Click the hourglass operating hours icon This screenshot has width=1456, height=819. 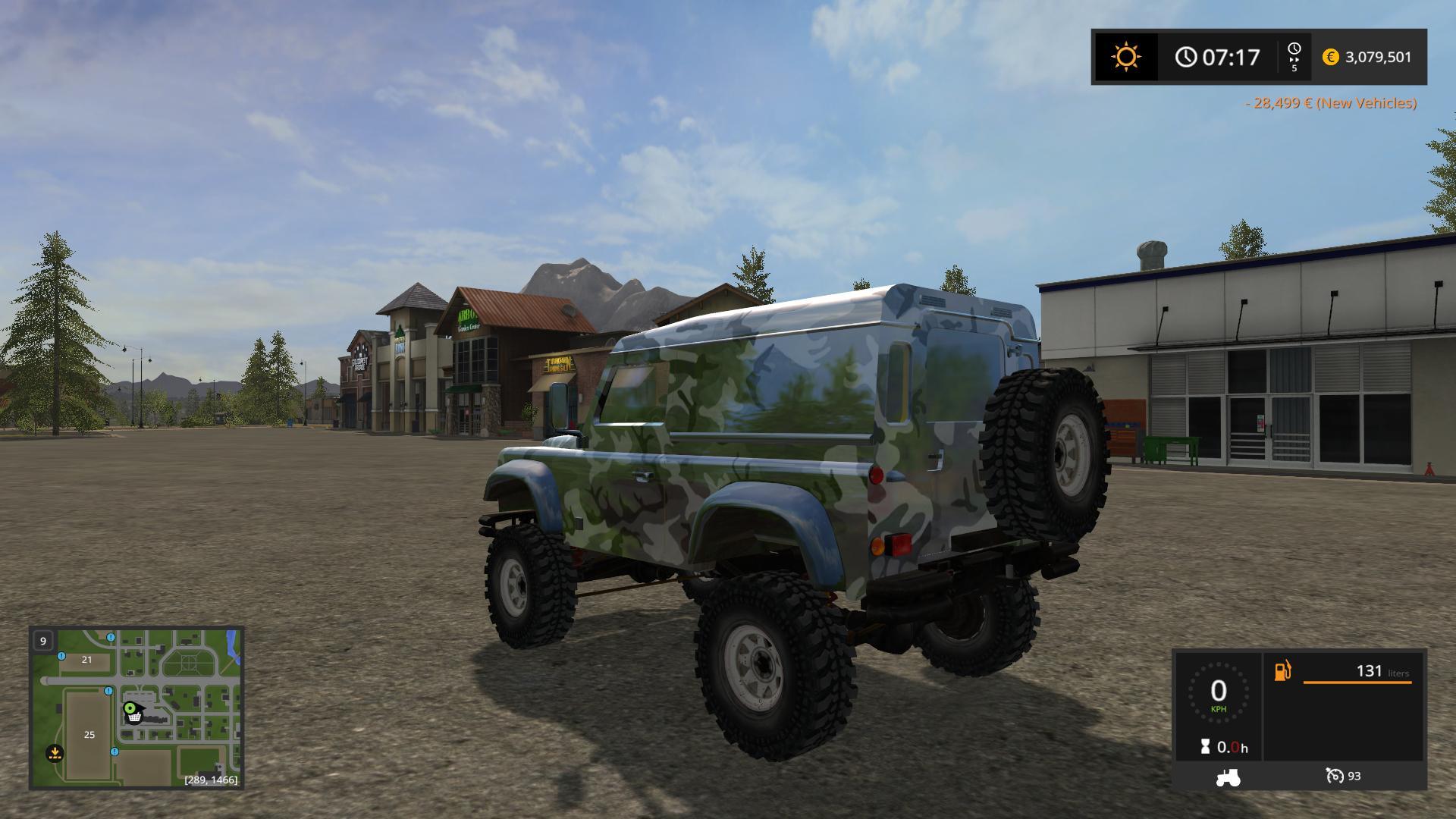tap(1204, 745)
